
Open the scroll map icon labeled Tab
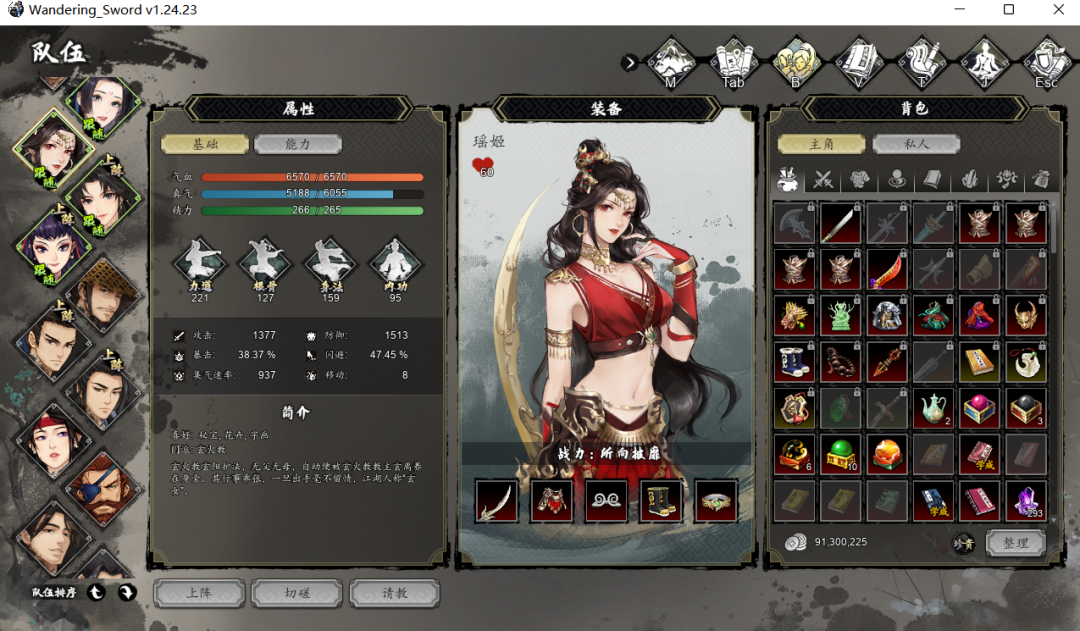pos(733,62)
